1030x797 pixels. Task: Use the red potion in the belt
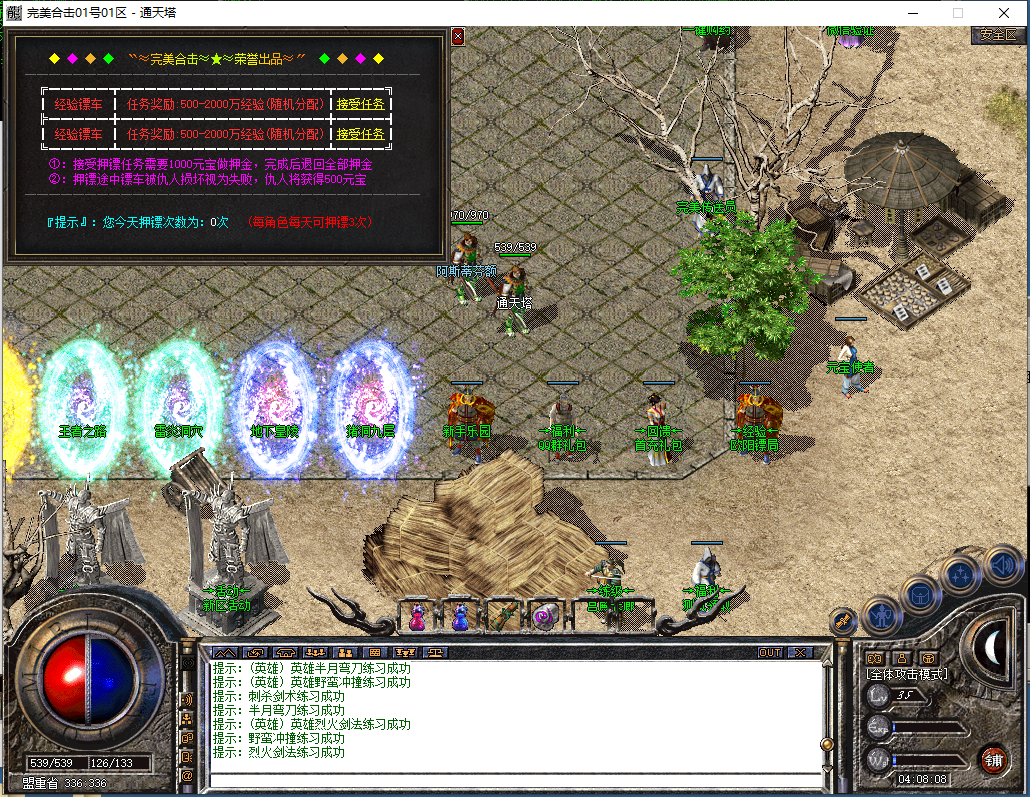click(416, 617)
